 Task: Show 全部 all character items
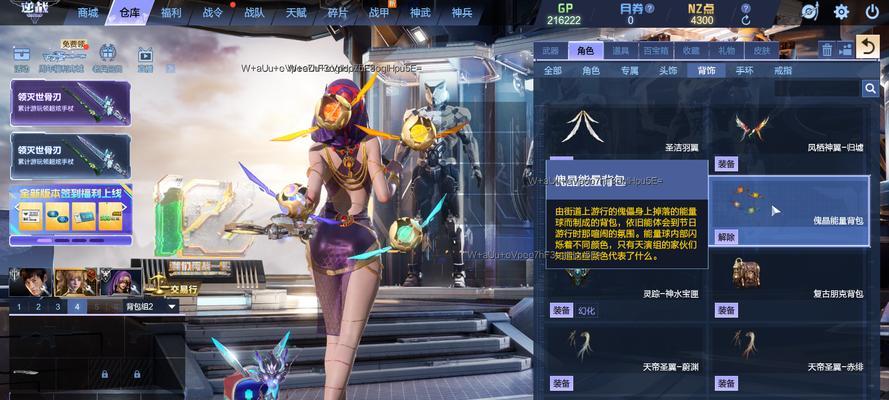coord(553,71)
